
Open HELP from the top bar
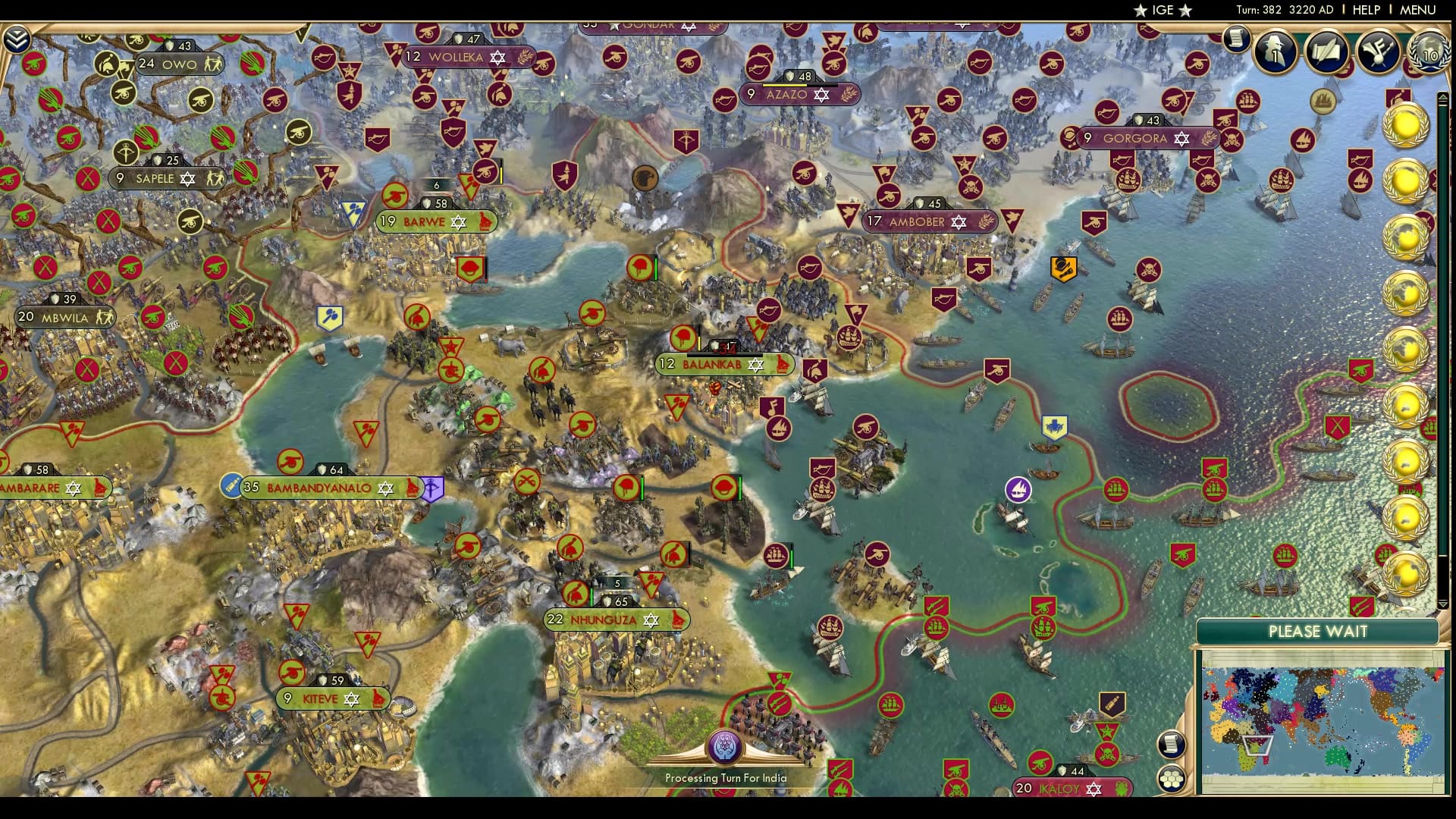[1365, 10]
